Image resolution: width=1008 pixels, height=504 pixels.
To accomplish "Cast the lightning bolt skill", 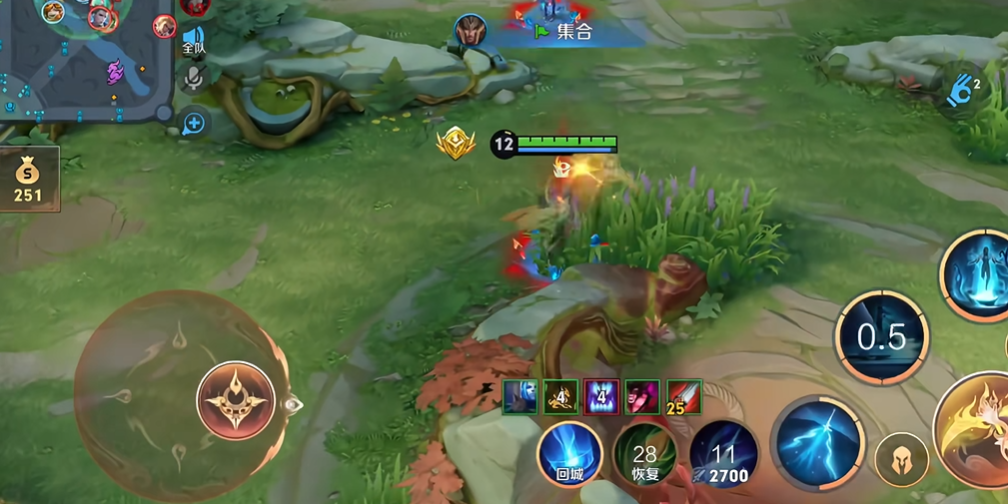I will (820, 441).
